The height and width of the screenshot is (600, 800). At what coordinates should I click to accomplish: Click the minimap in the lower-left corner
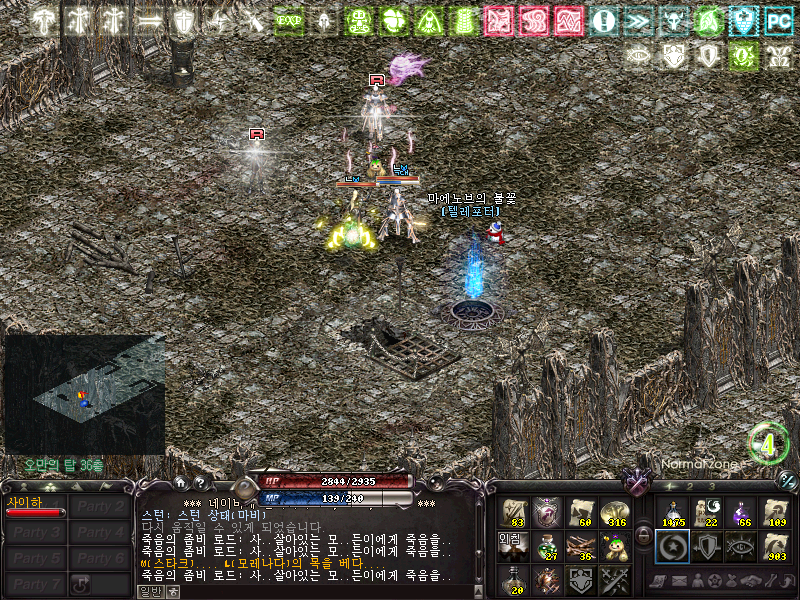(x=85, y=394)
